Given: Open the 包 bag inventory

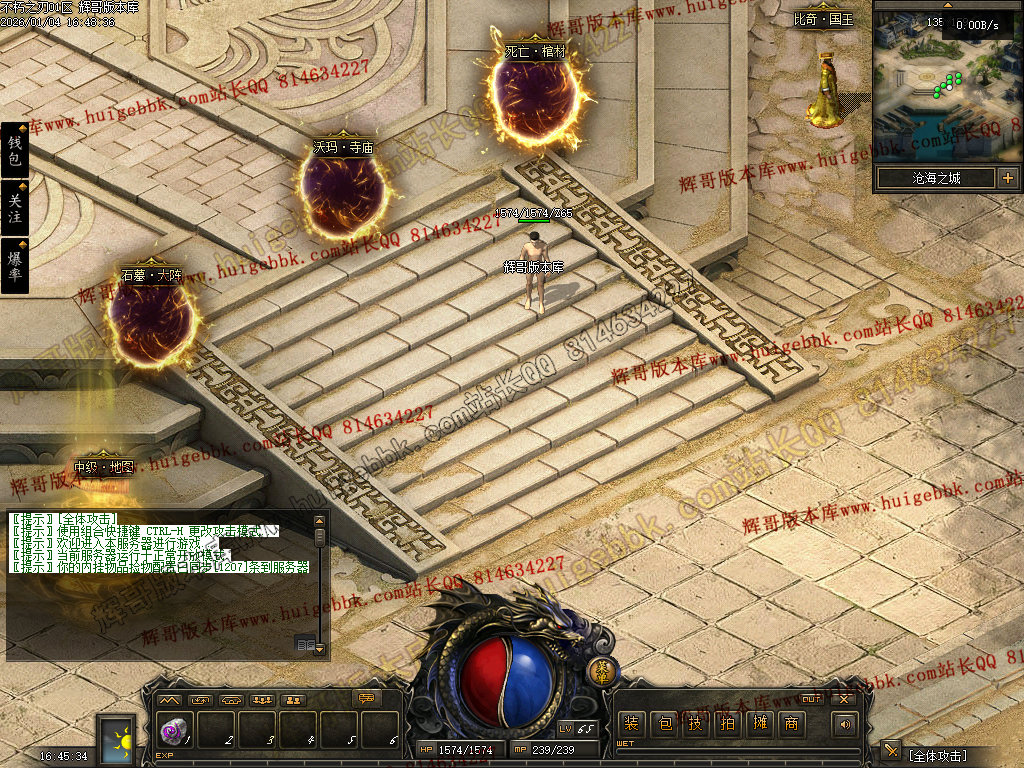Looking at the screenshot, I should click(x=663, y=723).
